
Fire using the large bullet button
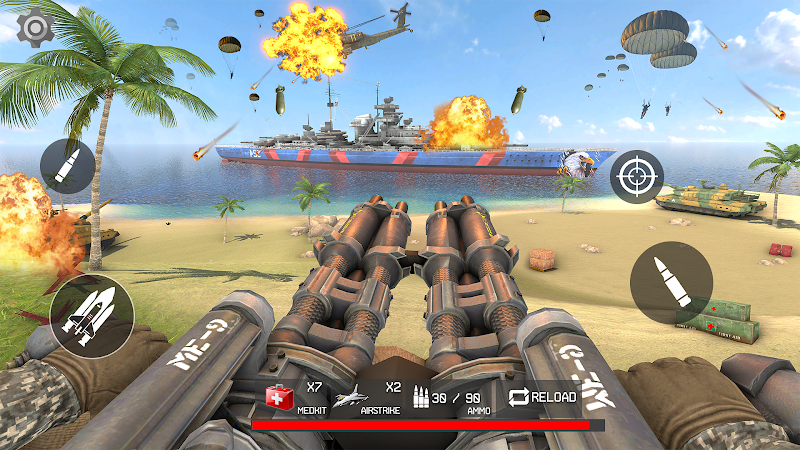671,282
